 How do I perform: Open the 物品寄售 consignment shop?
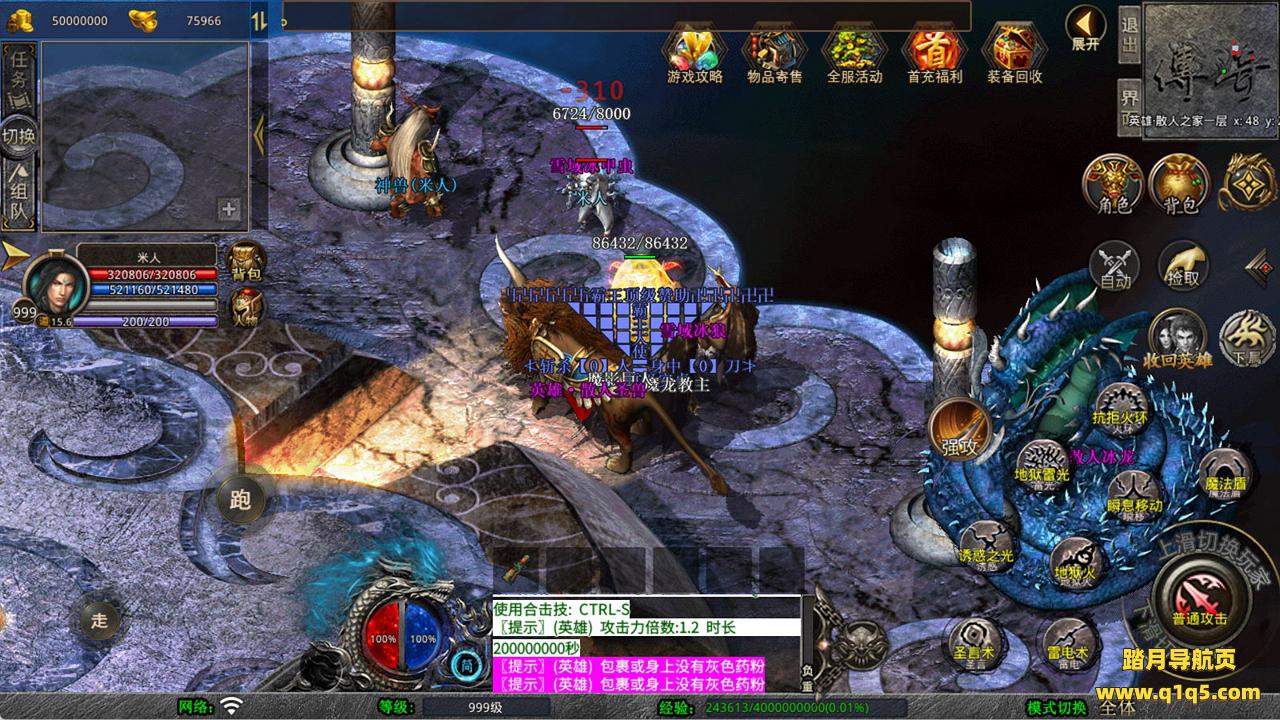click(774, 50)
